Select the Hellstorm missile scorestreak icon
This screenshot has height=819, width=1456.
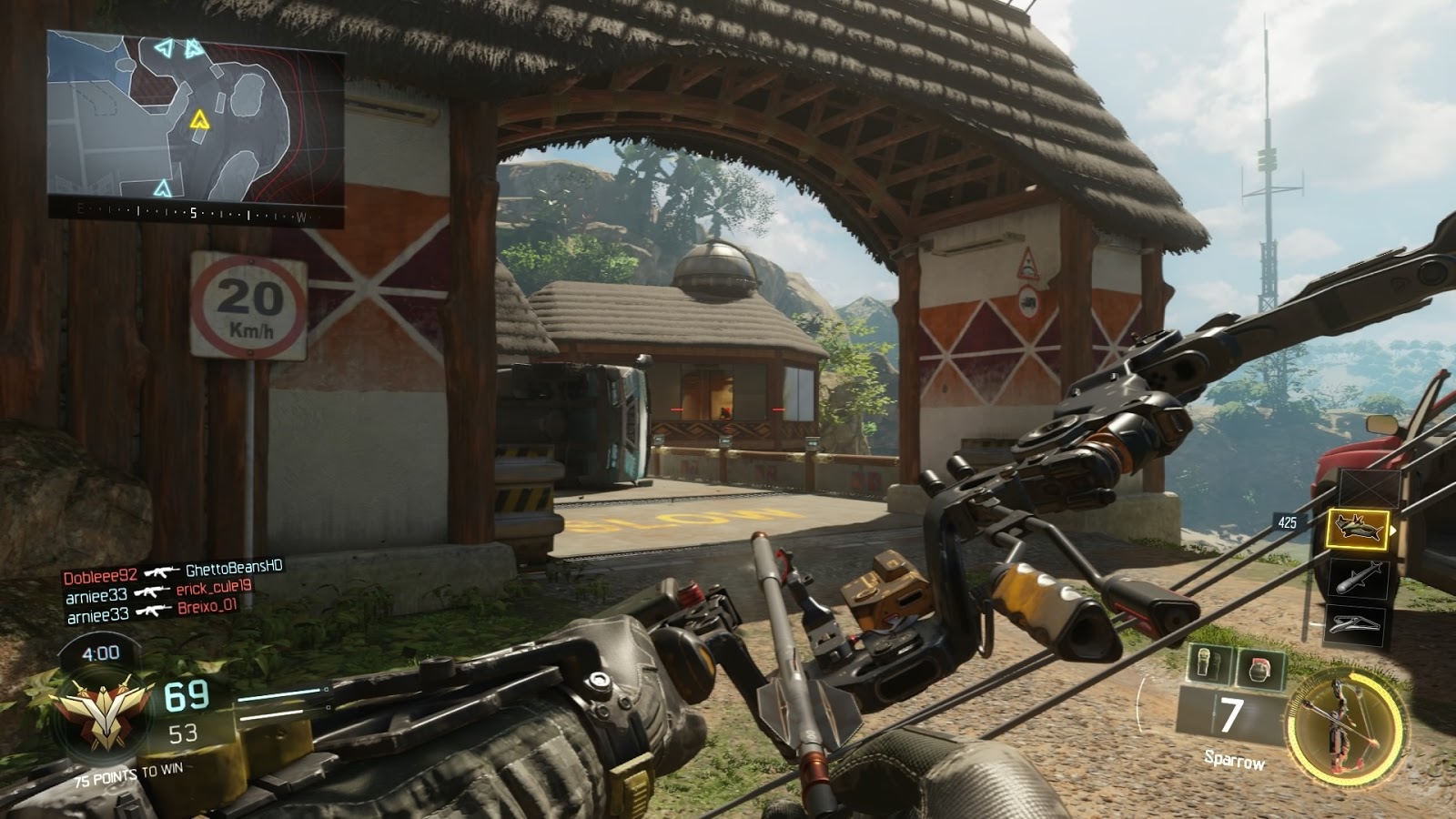tap(1359, 577)
